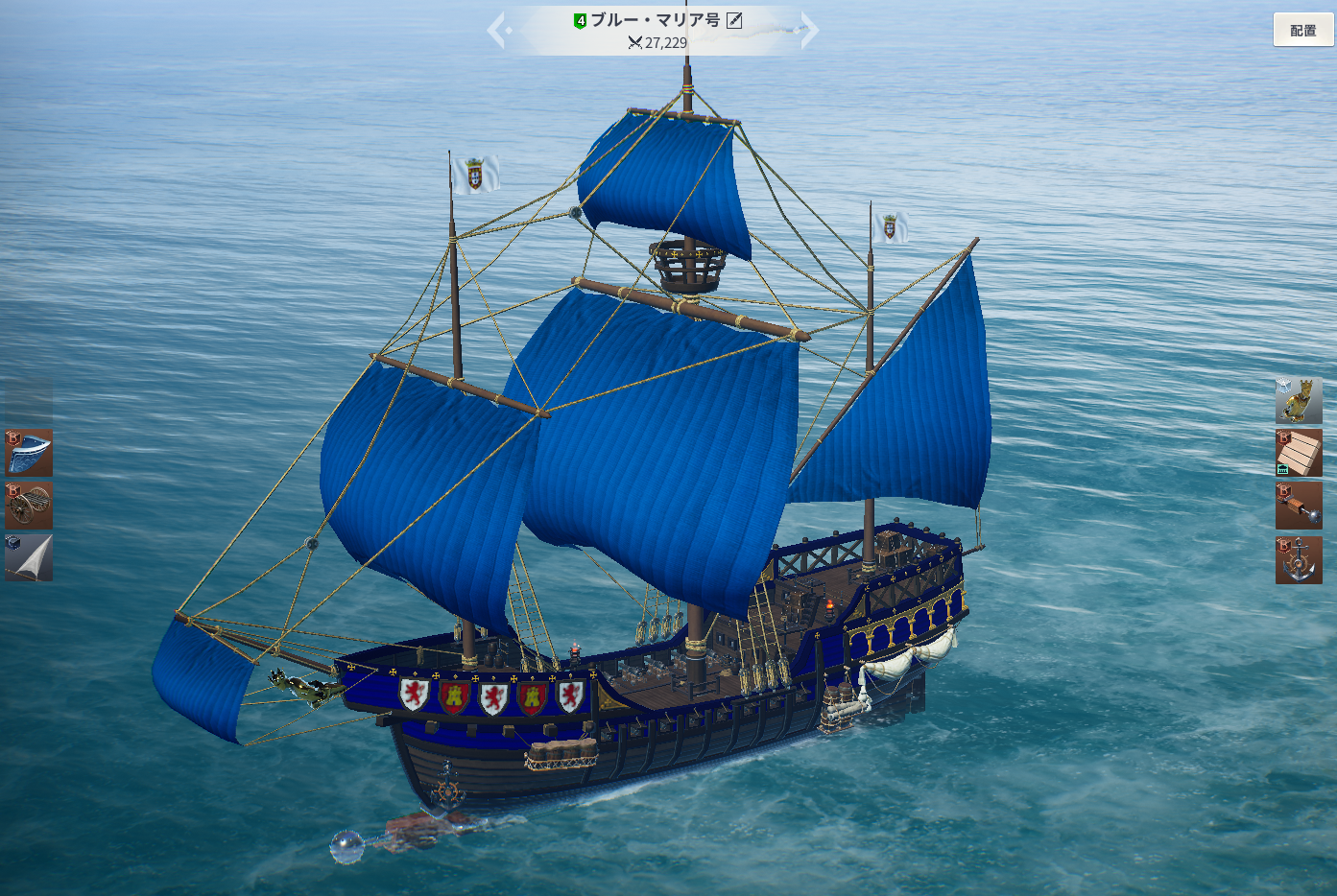
Task: Select the golden figurehead slot
Action: pos(1299,400)
